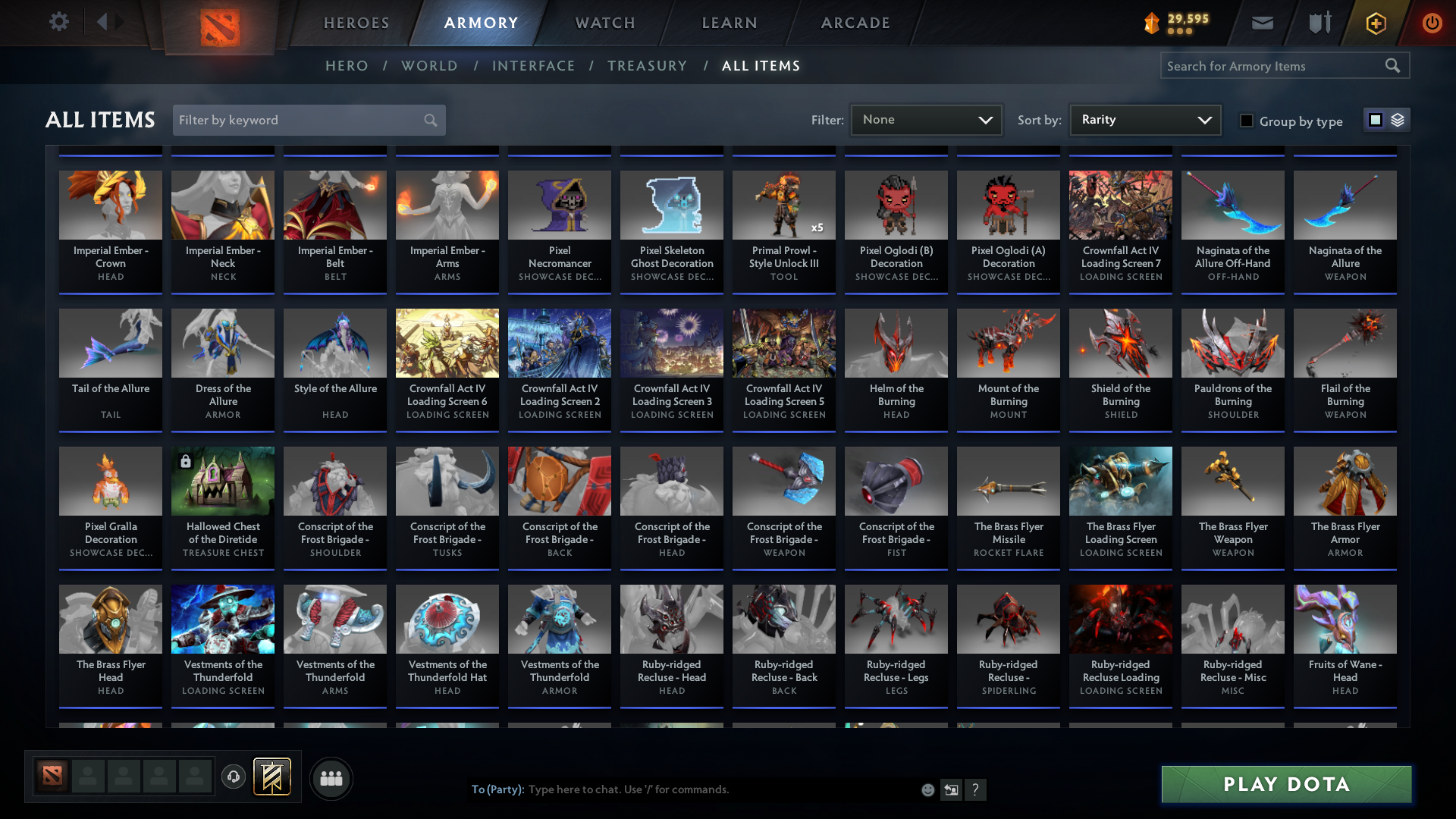Open Dota Plus hexagon icon
Image resolution: width=1456 pixels, height=819 pixels.
click(1375, 23)
